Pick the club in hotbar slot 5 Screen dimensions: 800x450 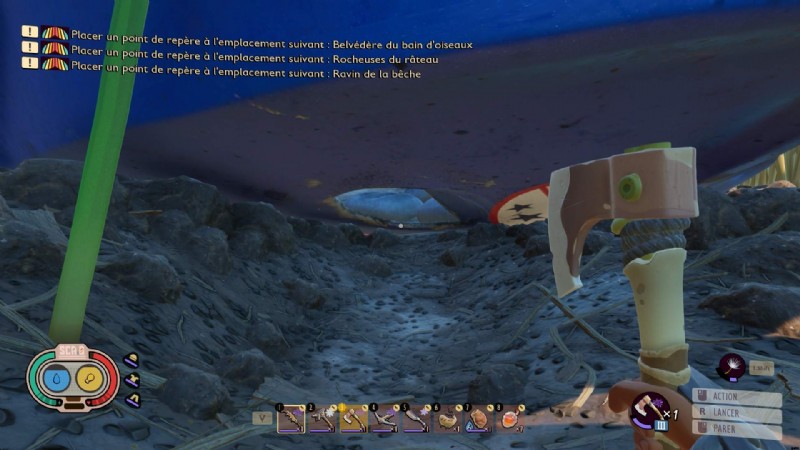(415, 420)
